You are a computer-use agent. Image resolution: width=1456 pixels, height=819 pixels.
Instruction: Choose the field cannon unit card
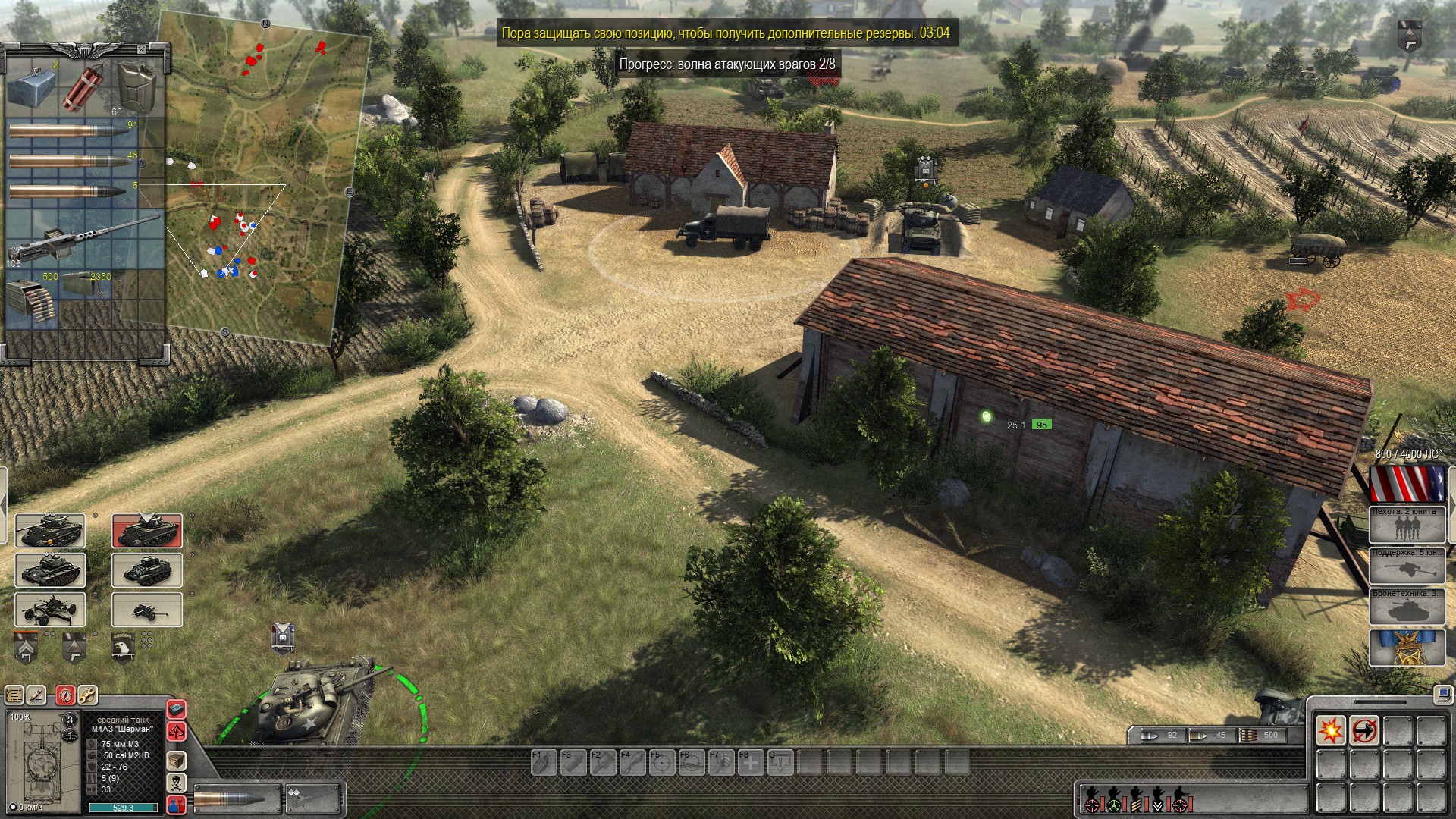click(147, 610)
